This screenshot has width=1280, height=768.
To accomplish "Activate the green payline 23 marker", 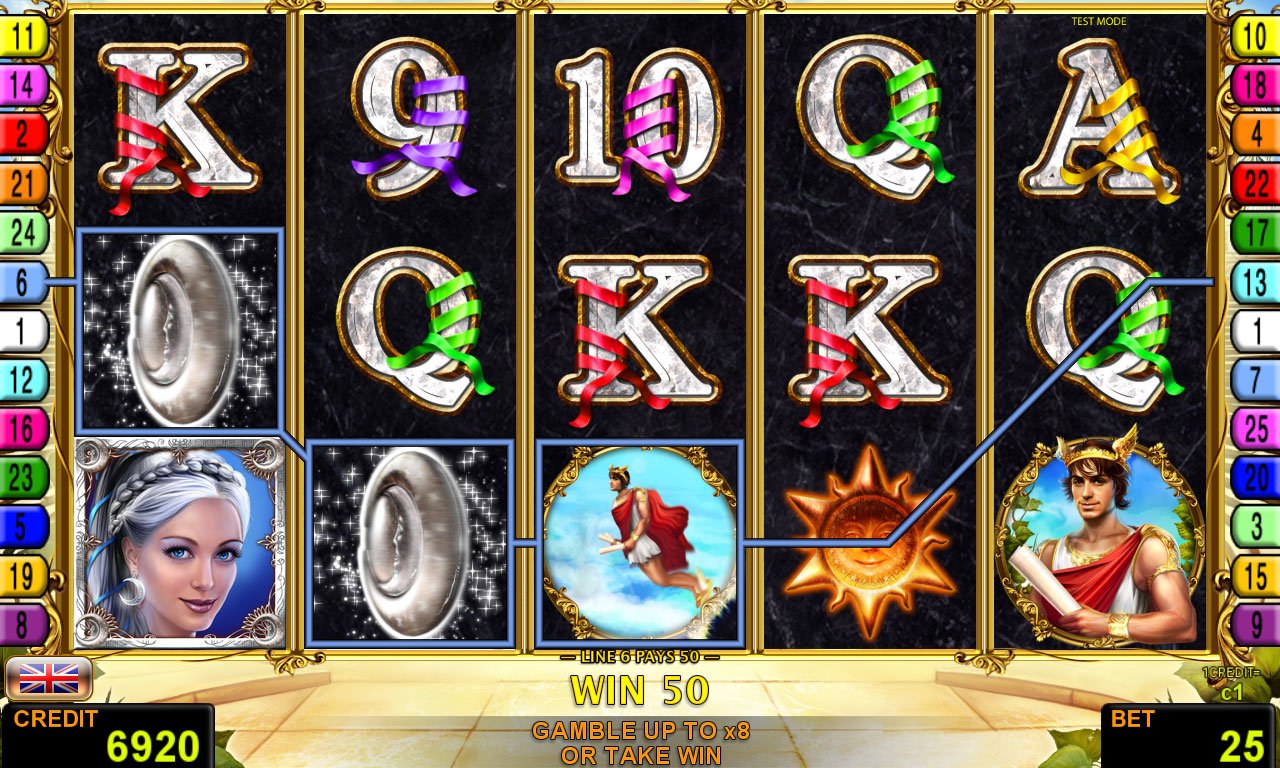I will 24,478.
